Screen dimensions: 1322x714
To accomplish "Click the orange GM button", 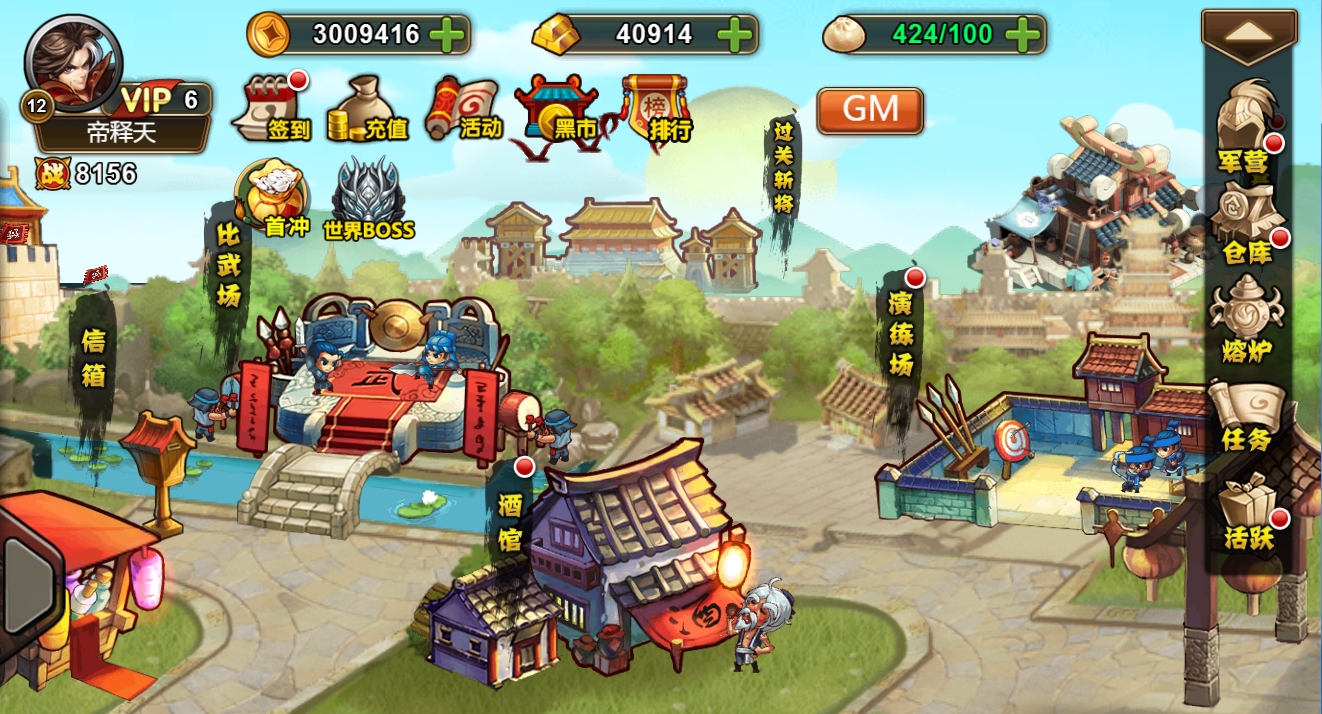I will (x=870, y=110).
